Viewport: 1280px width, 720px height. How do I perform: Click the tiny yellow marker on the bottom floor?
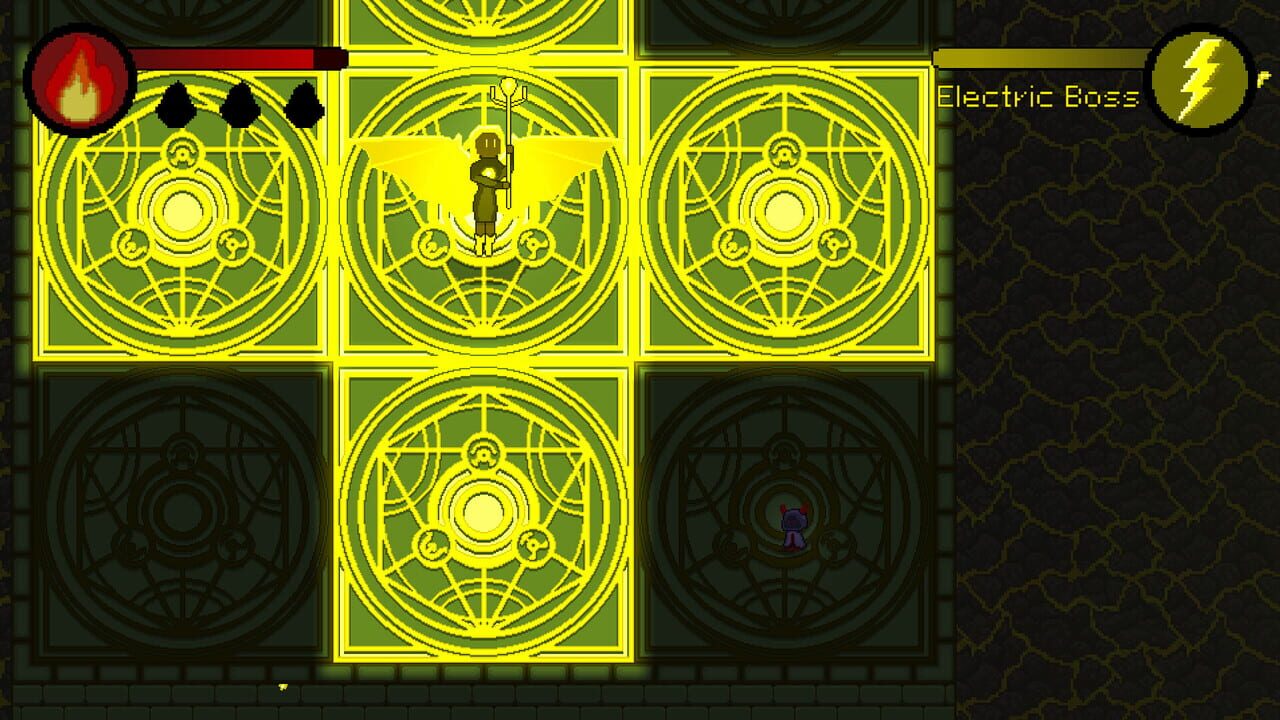click(284, 687)
